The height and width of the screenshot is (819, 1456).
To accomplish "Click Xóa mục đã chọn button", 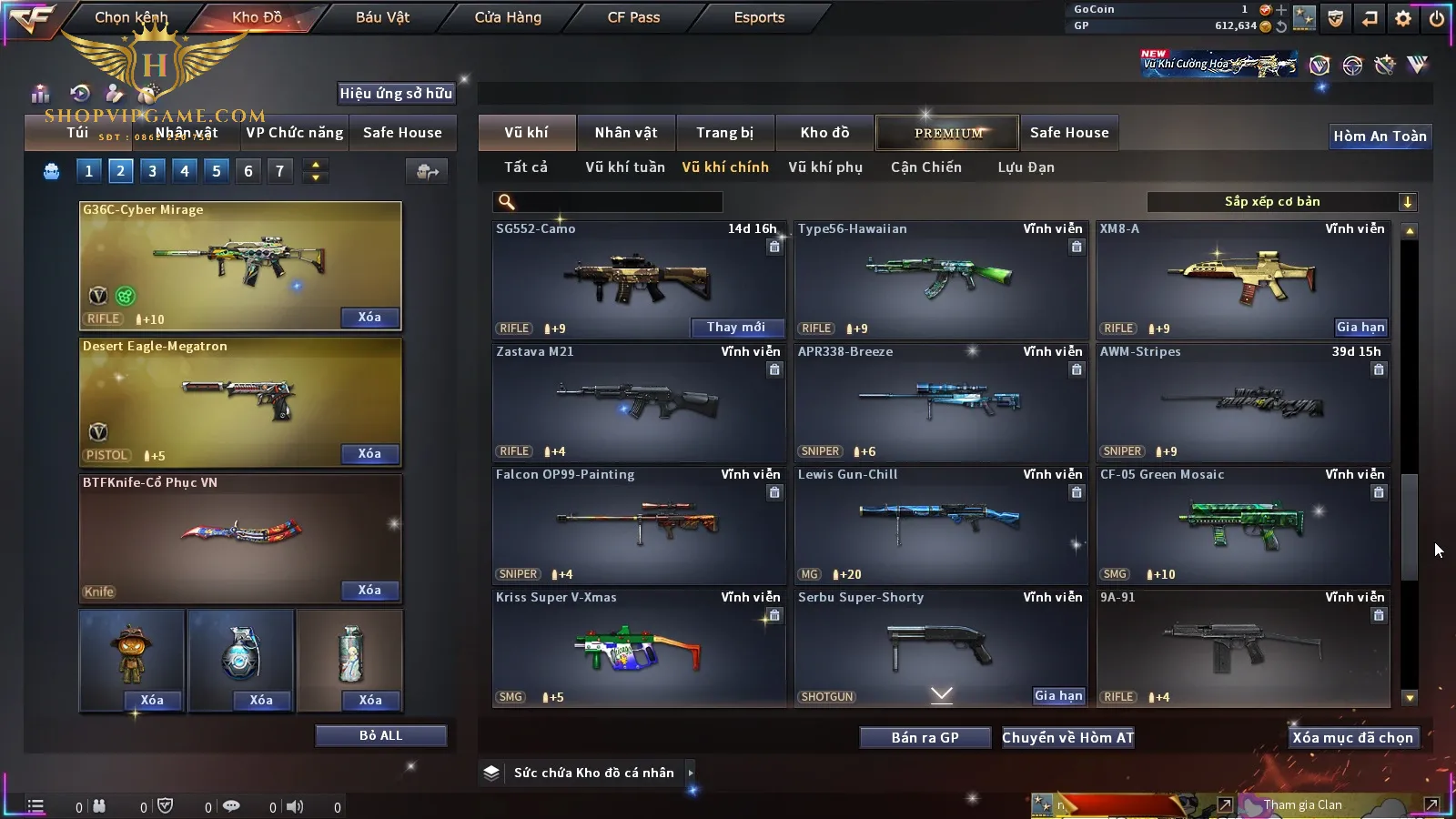I will click(x=1352, y=738).
